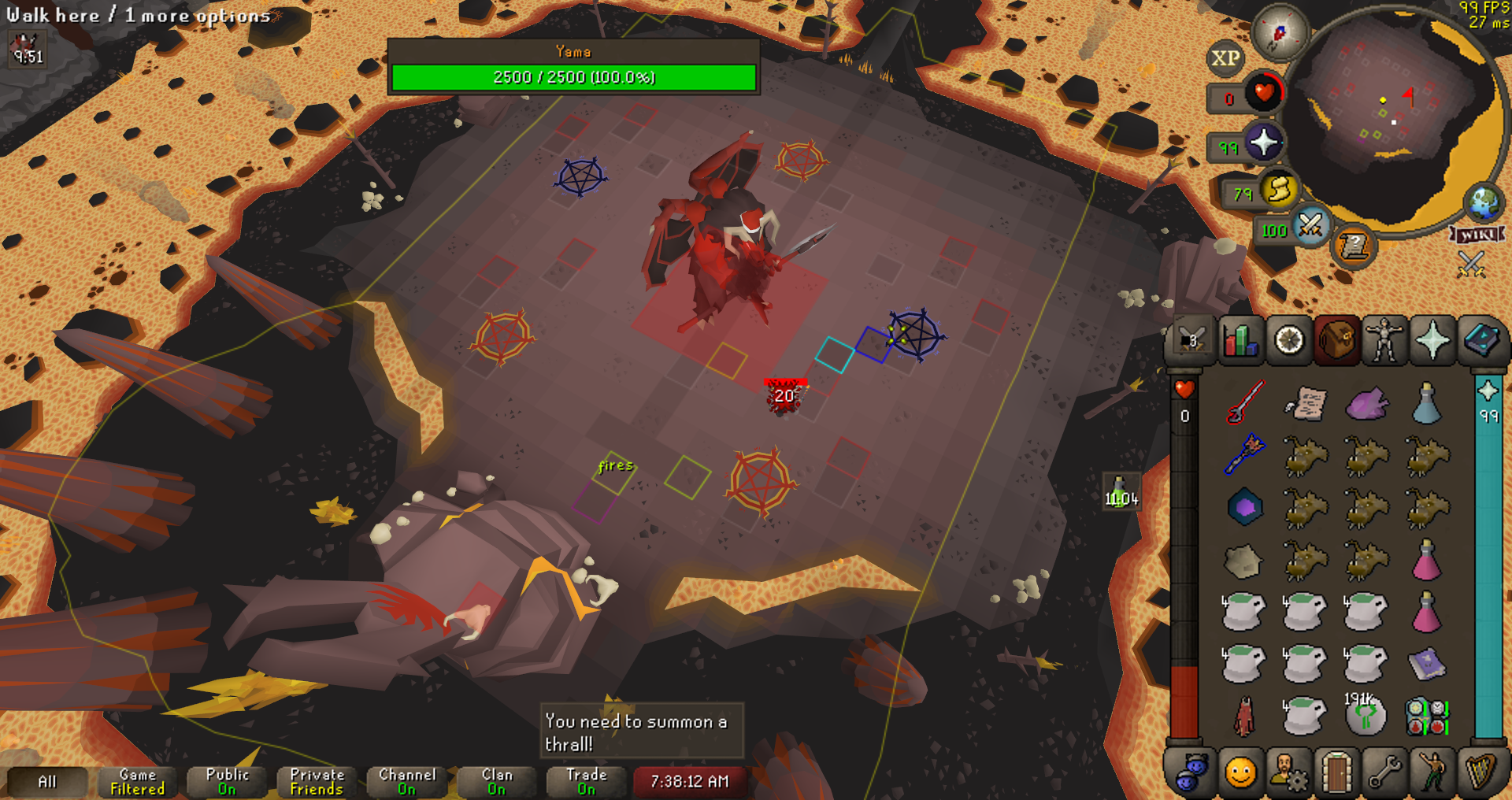Show the Worn Equipment tab
The height and width of the screenshot is (800, 1512).
pos(1384,341)
